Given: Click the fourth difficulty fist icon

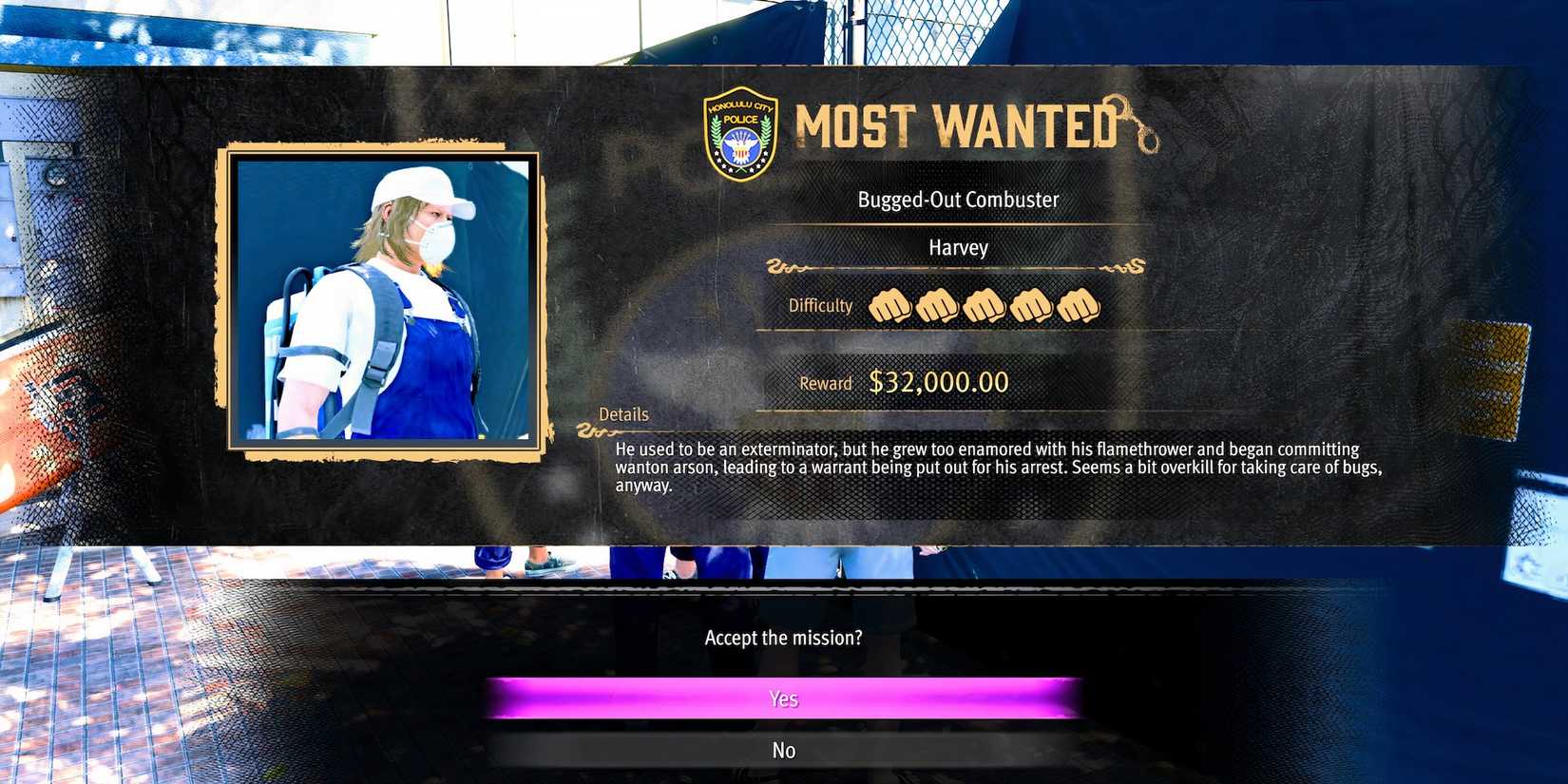Looking at the screenshot, I should tap(1032, 305).
